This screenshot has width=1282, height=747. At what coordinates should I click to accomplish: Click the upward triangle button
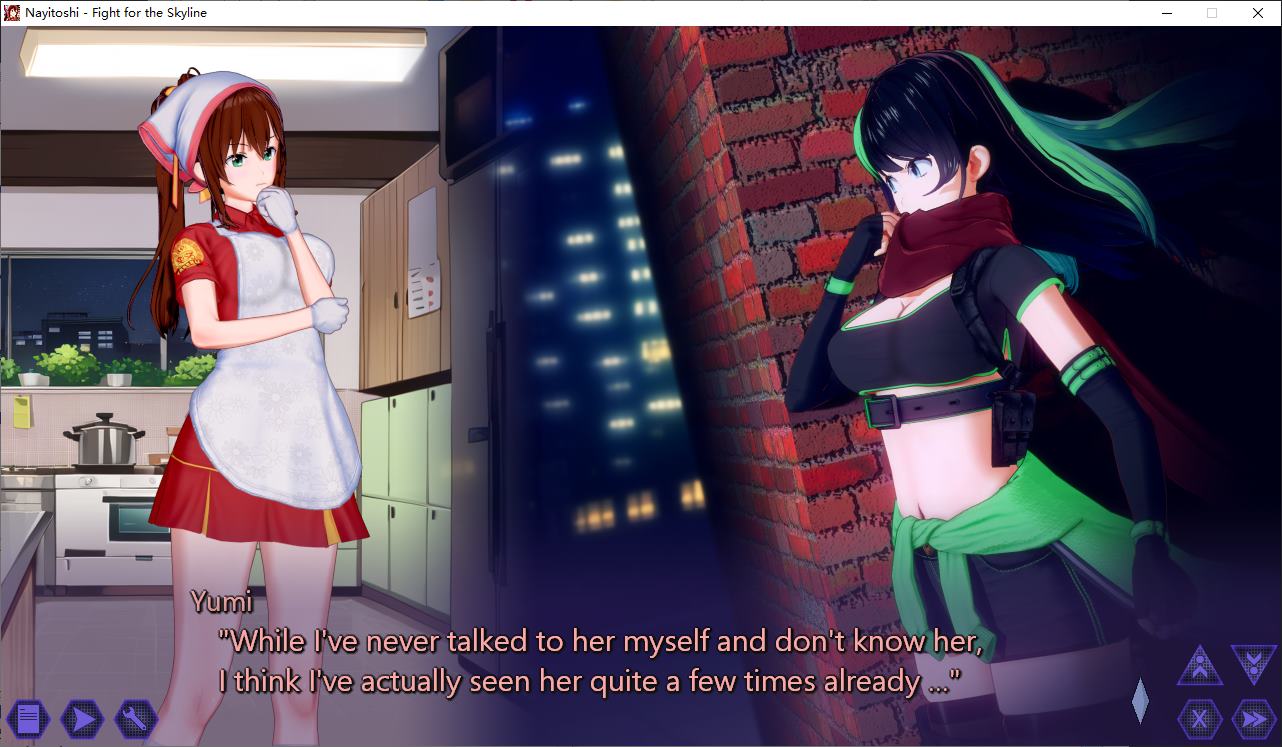(x=1200, y=666)
